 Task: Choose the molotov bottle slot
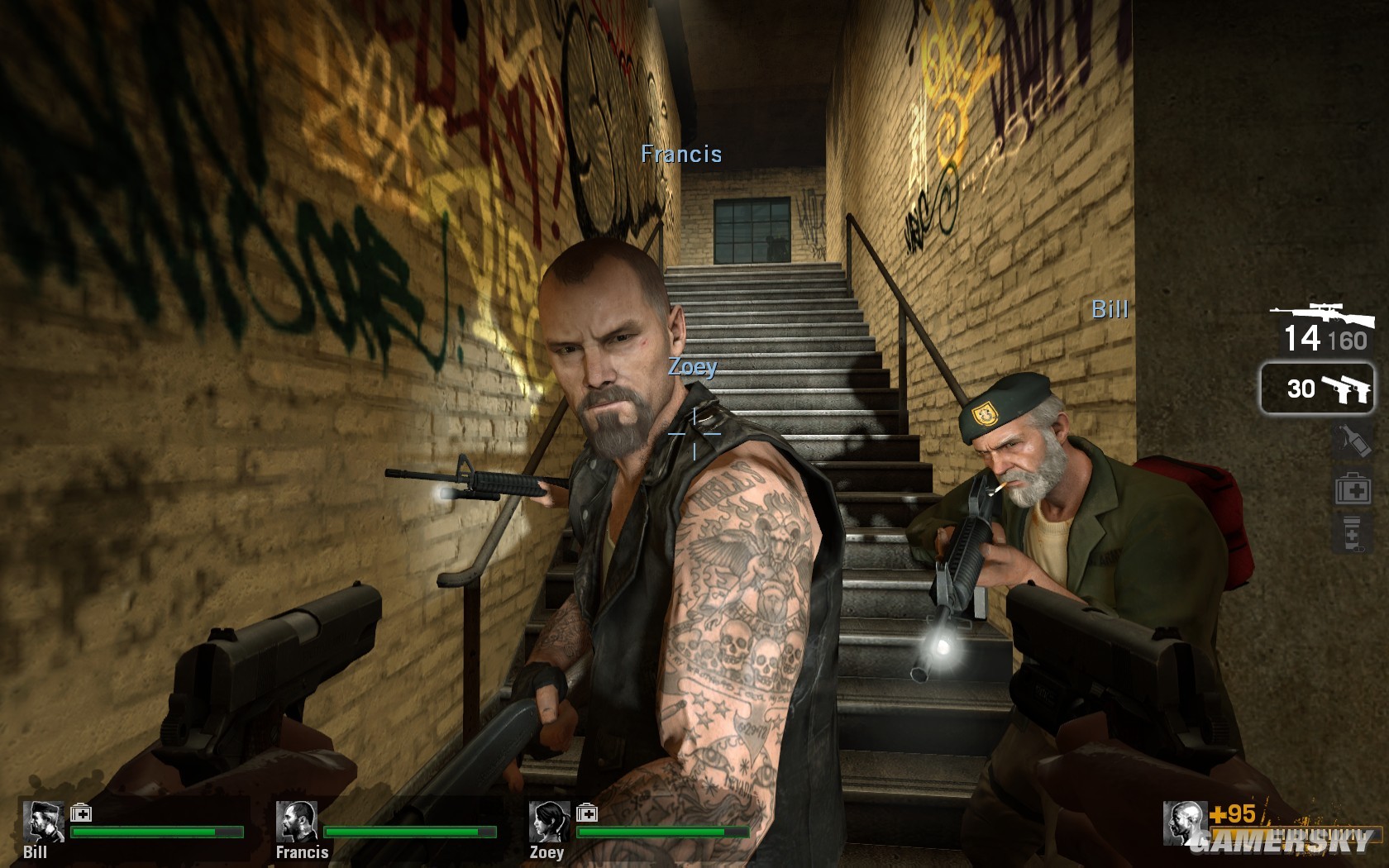click(x=1353, y=441)
